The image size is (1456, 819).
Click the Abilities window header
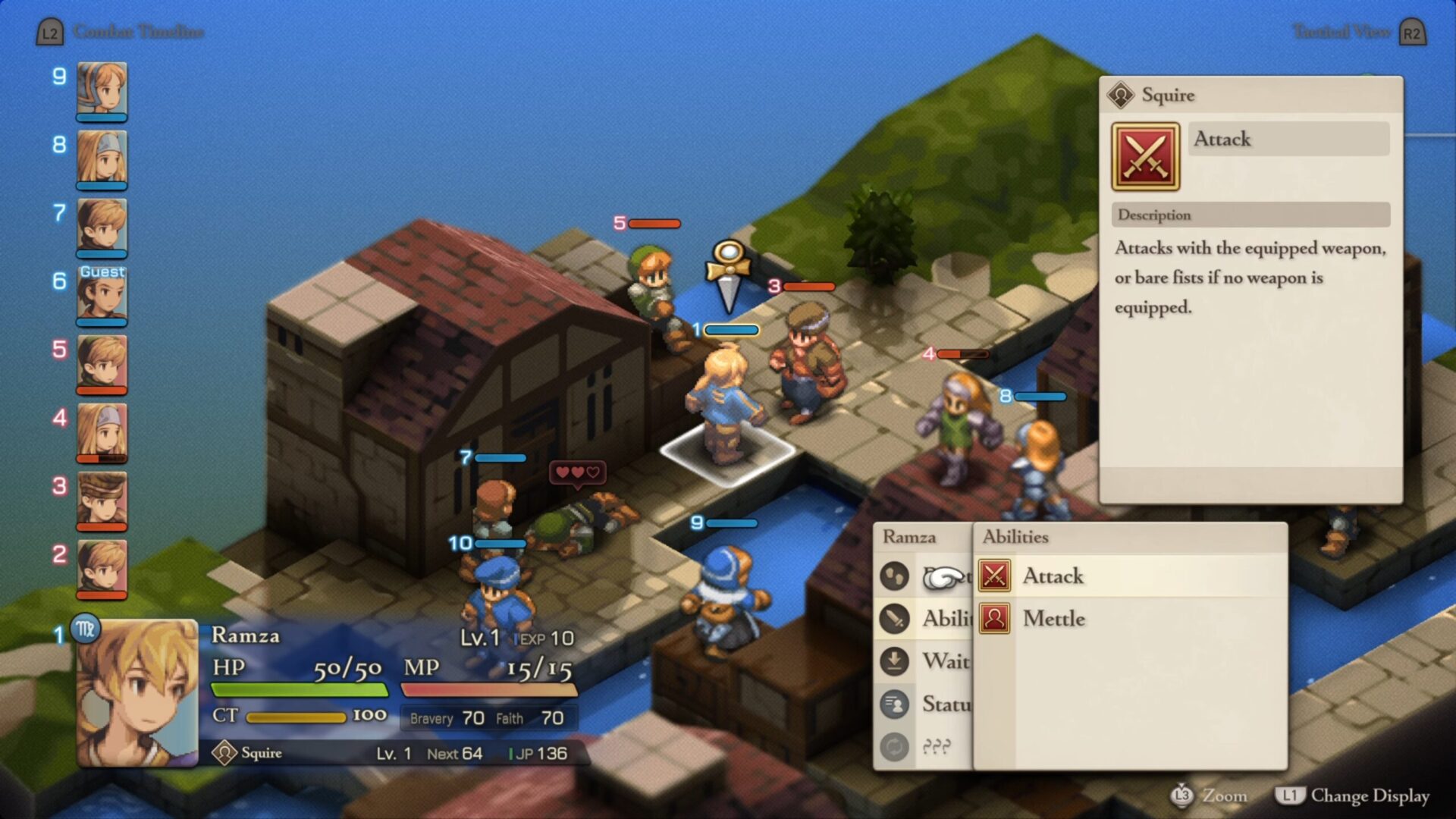click(x=1016, y=536)
